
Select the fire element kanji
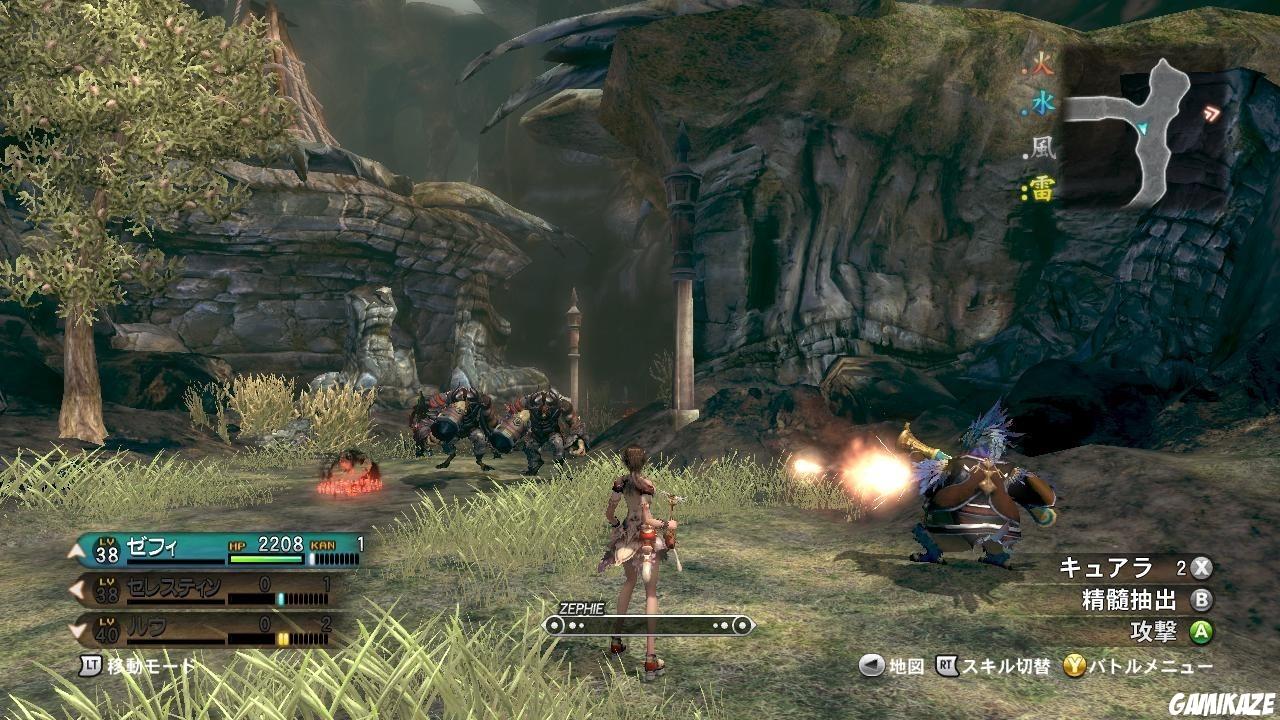click(x=1043, y=69)
